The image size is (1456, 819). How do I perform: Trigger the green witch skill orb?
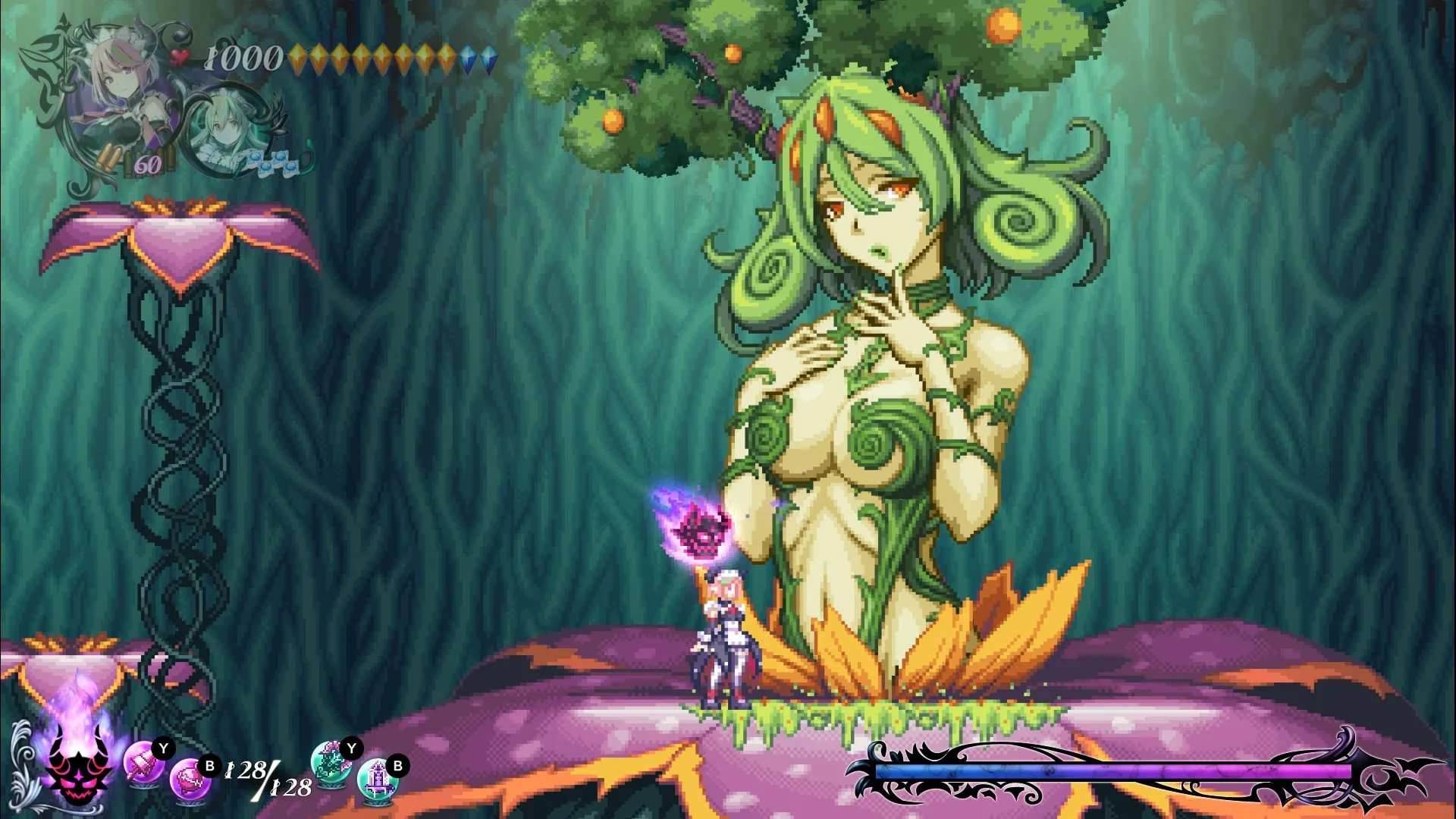point(331,761)
